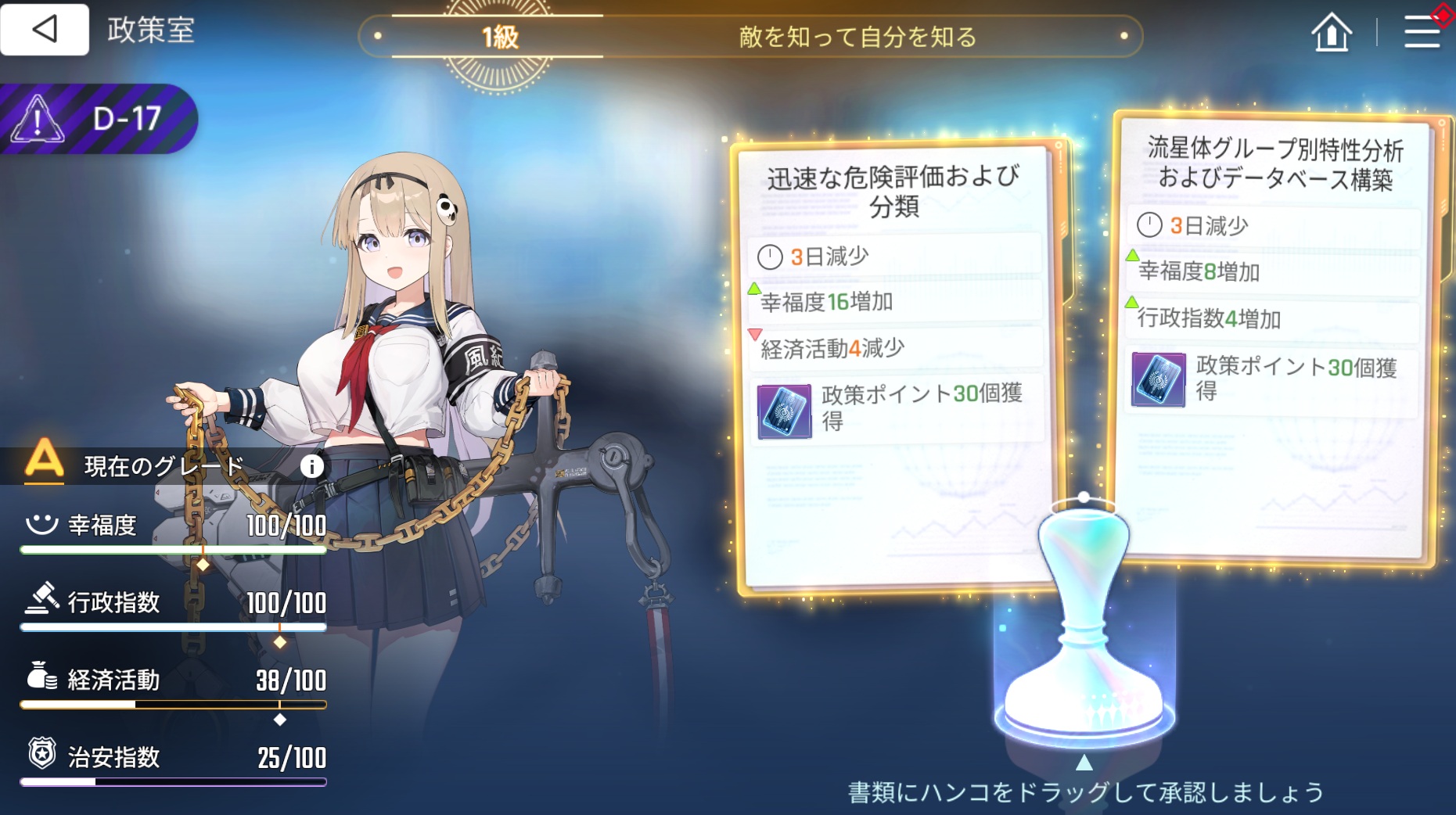1456x815 pixels.
Task: Open the hamburger menu
Action: coord(1422,33)
